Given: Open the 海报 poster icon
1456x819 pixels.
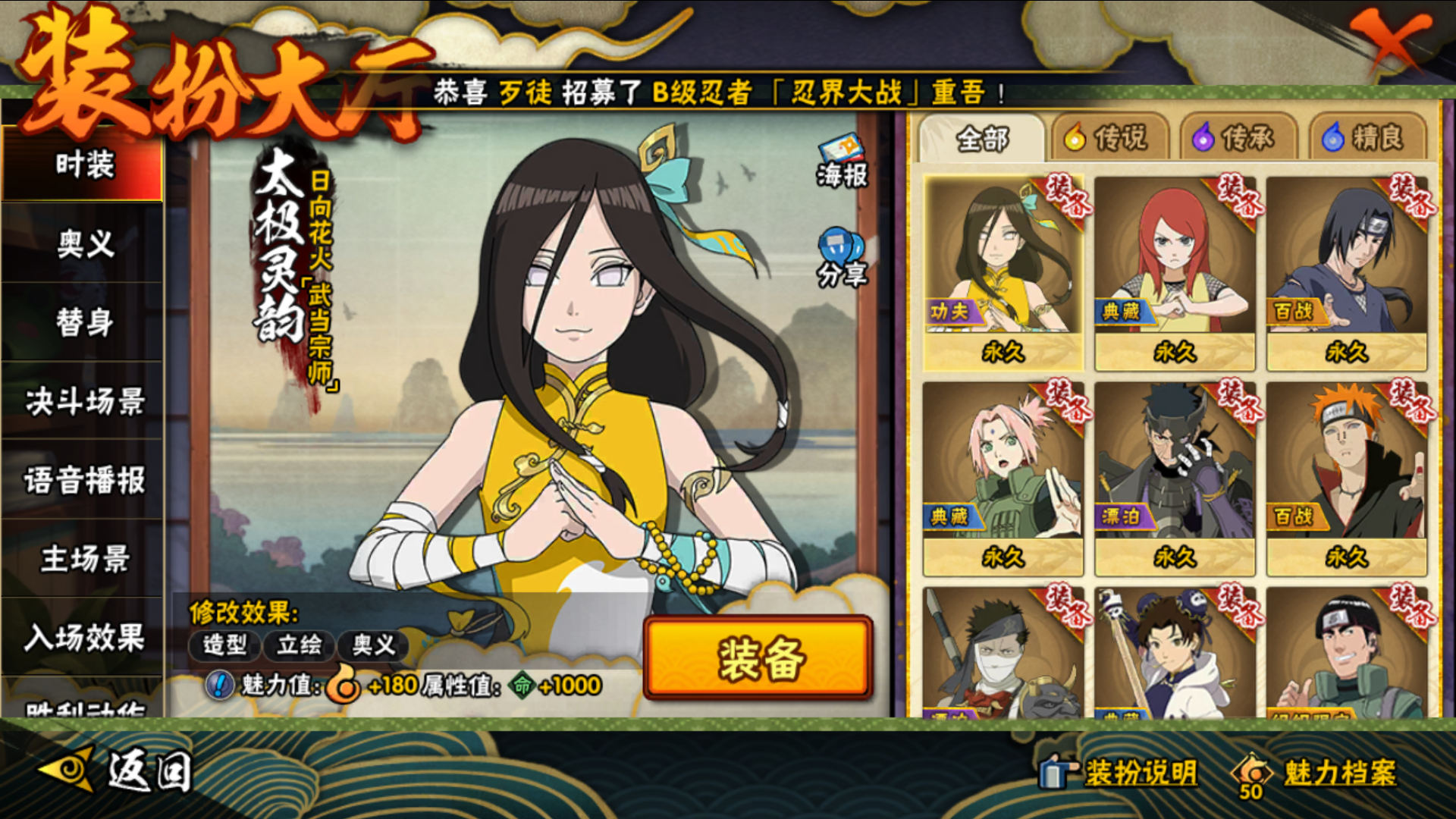Looking at the screenshot, I should (842, 161).
